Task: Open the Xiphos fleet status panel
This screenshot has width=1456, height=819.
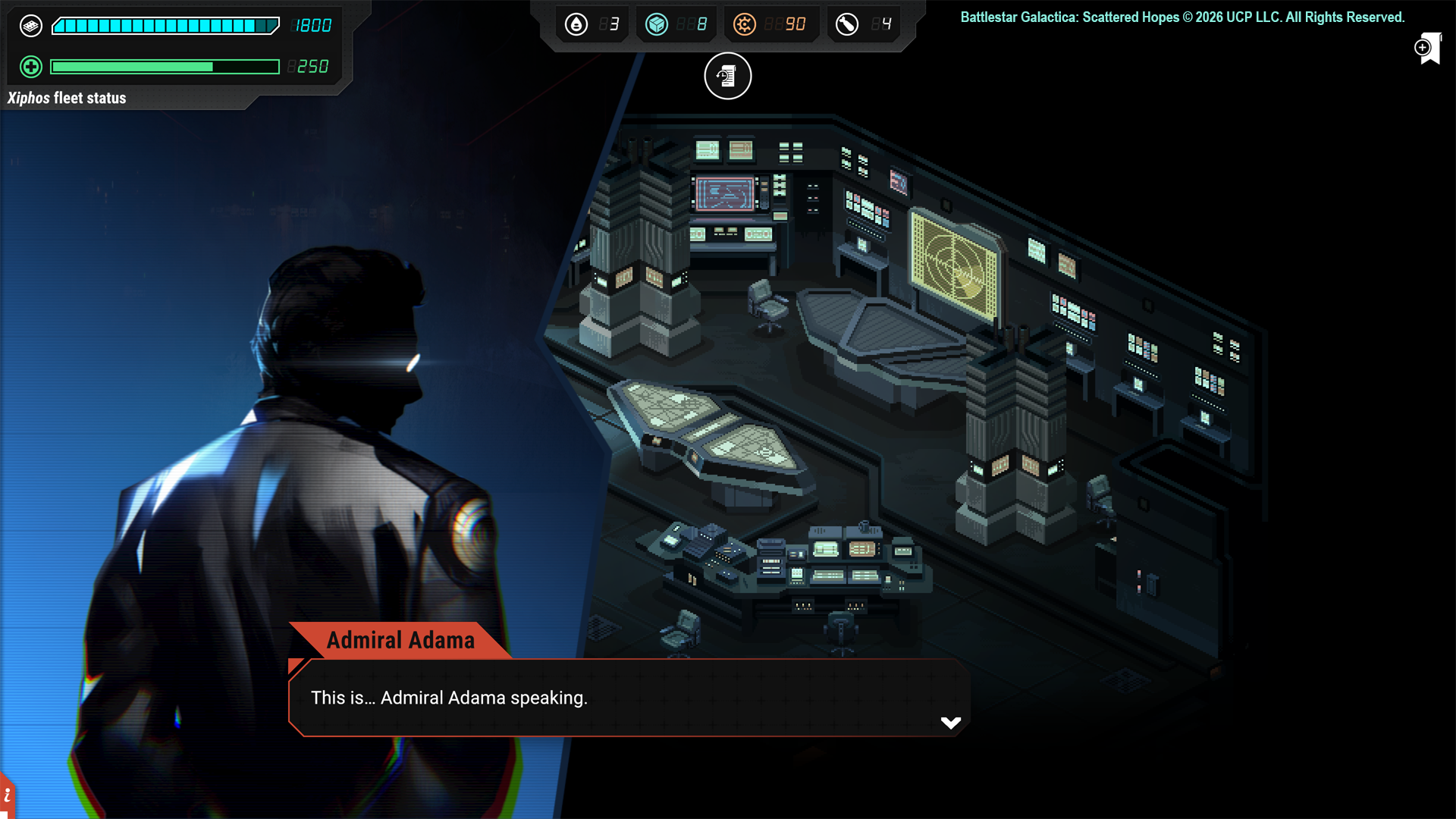Action: tap(67, 98)
